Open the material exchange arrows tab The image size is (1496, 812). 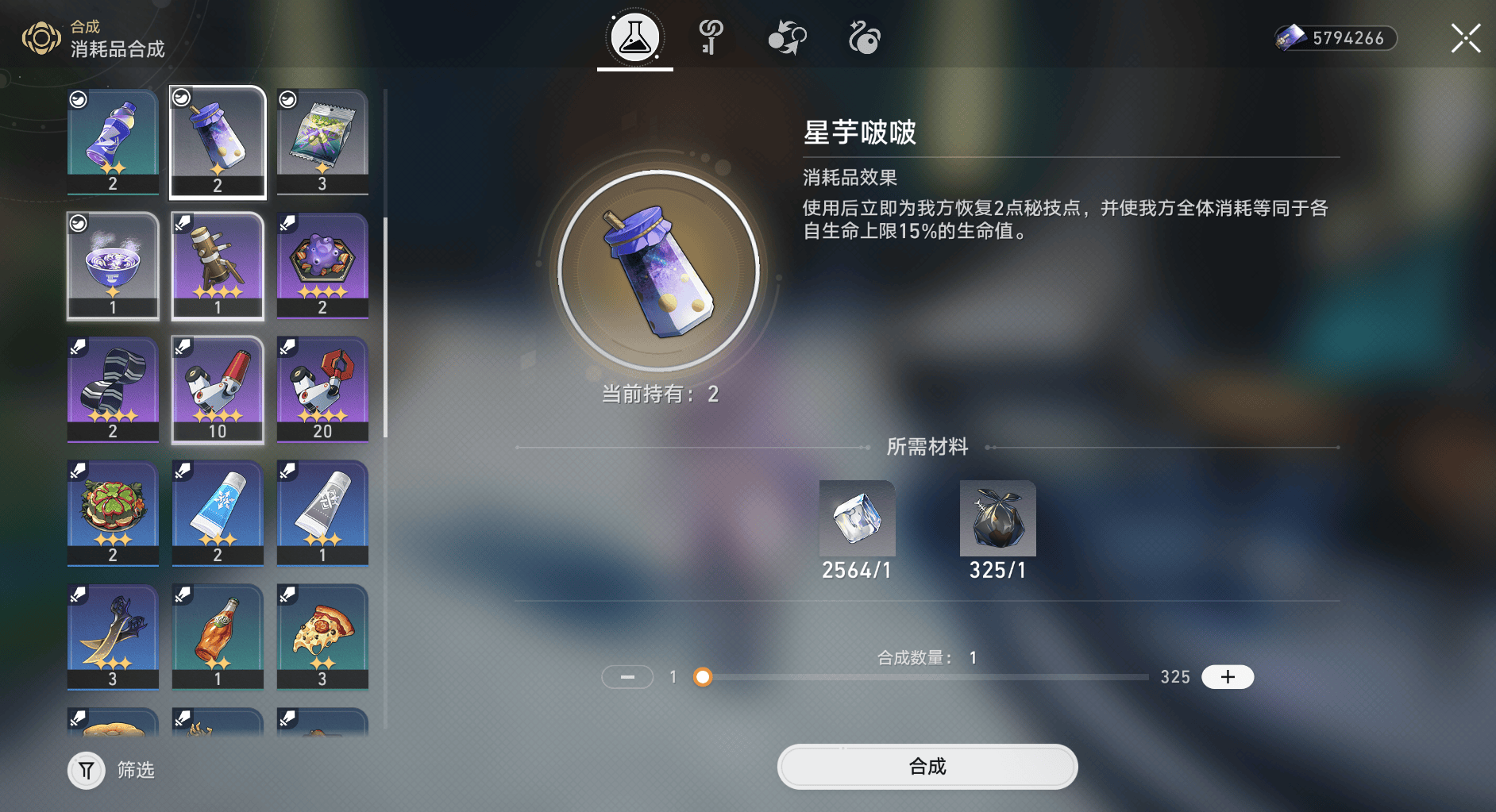[x=787, y=37]
